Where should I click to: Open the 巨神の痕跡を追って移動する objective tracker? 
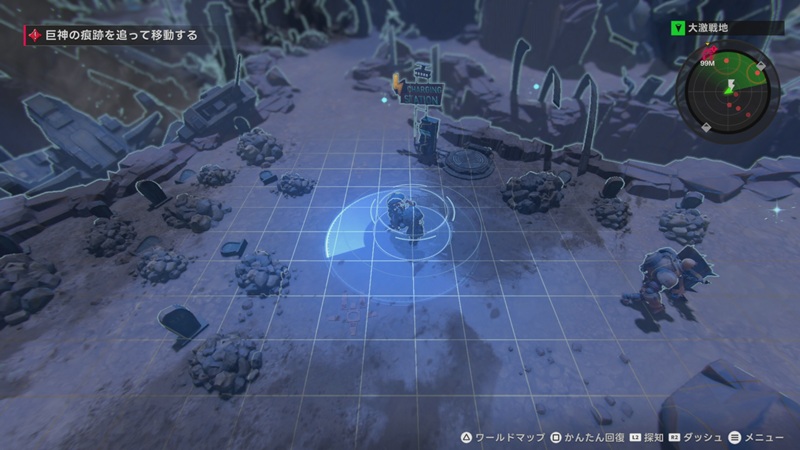tap(110, 35)
